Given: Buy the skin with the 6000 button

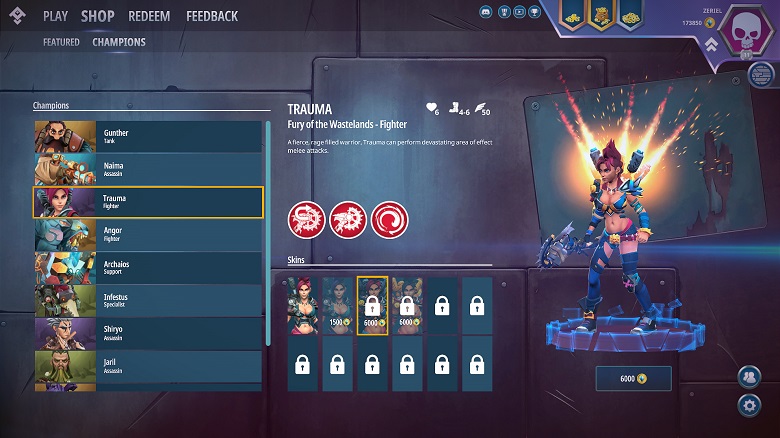Looking at the screenshot, I should [633, 378].
